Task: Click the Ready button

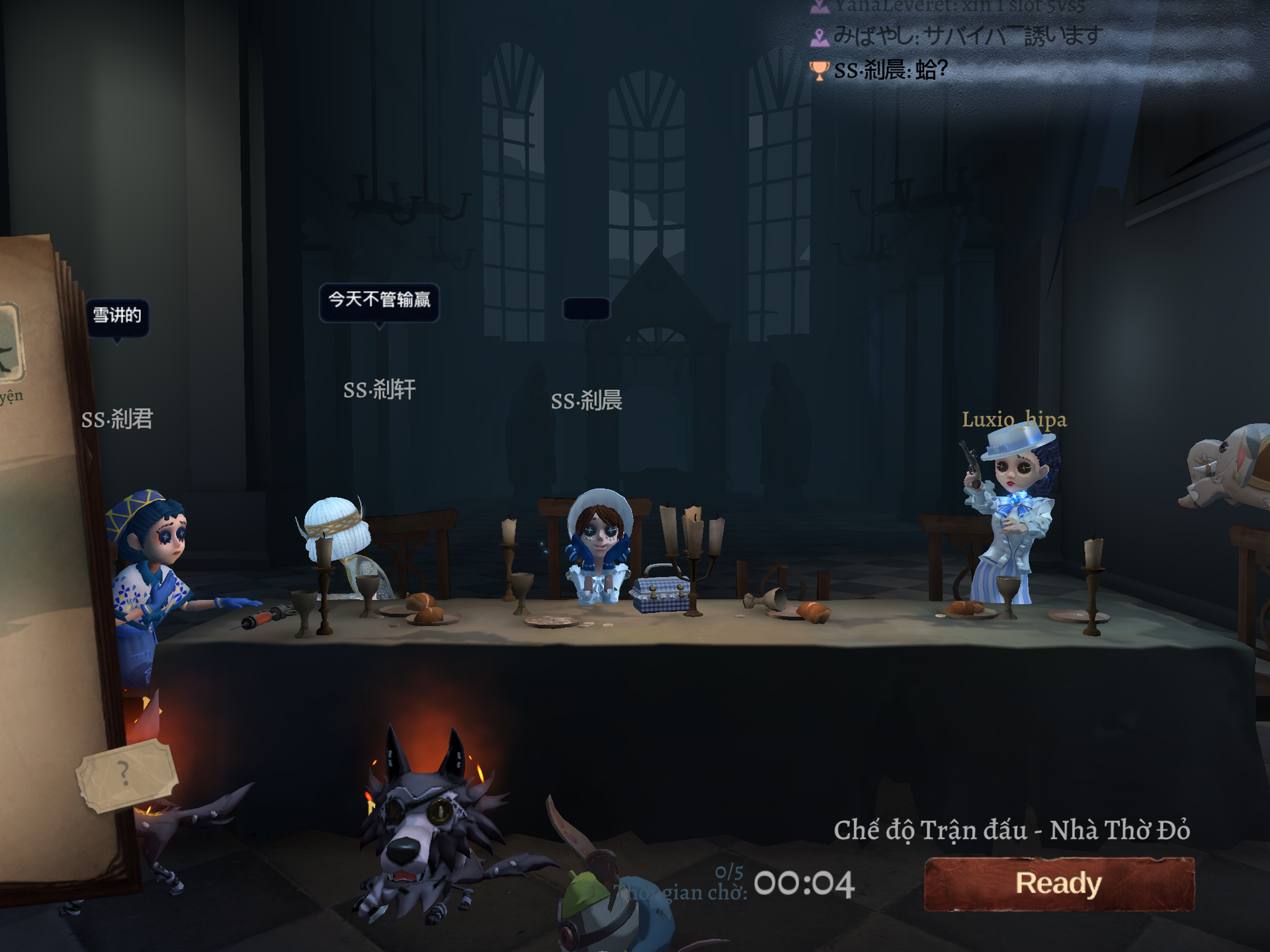Action: (1059, 884)
